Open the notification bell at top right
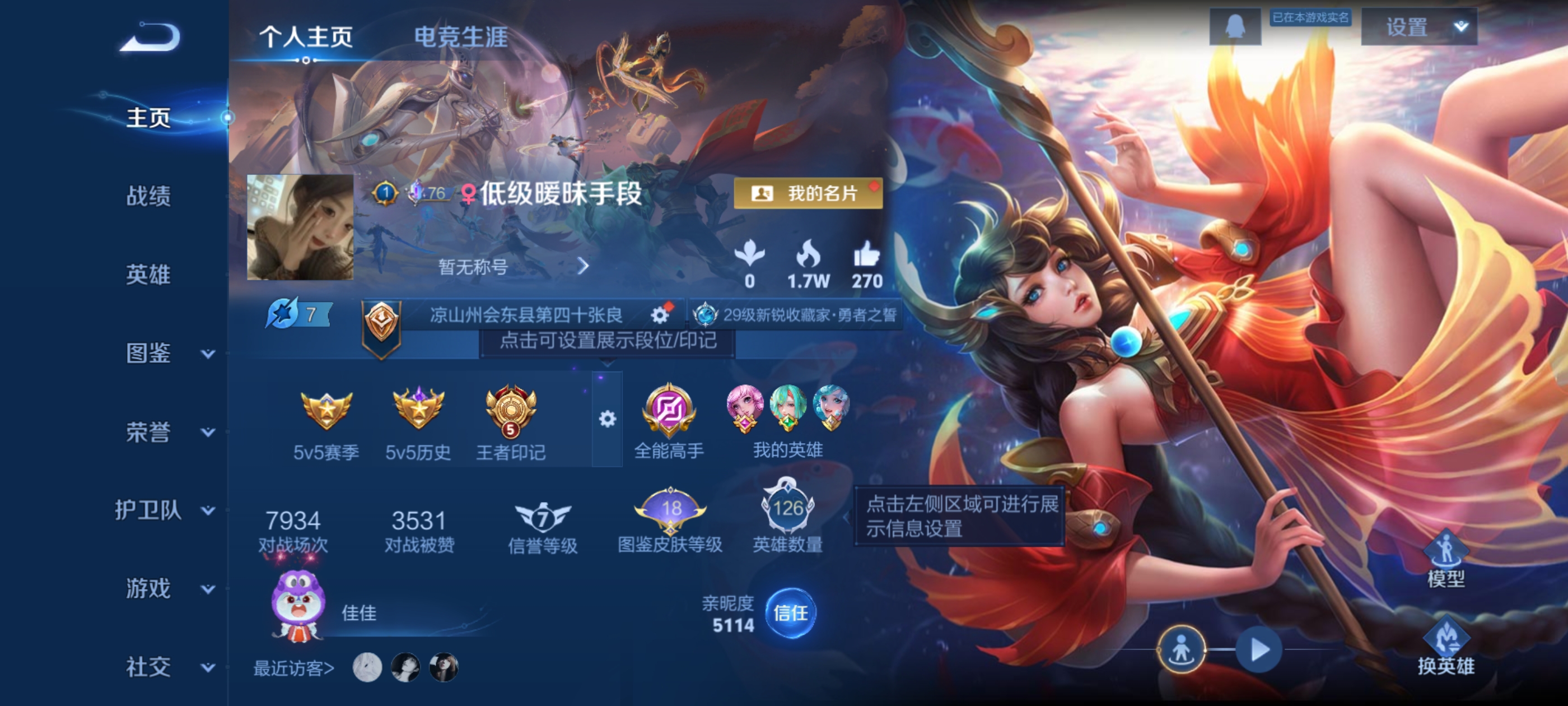 pos(1236,27)
